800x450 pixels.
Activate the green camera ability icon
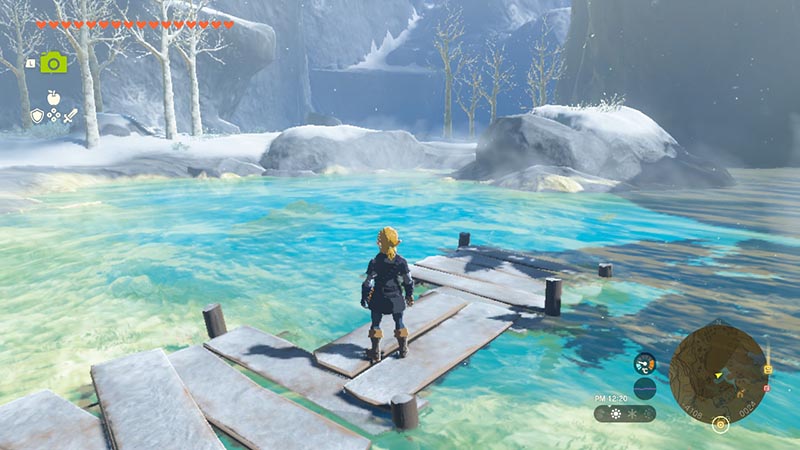tap(53, 62)
